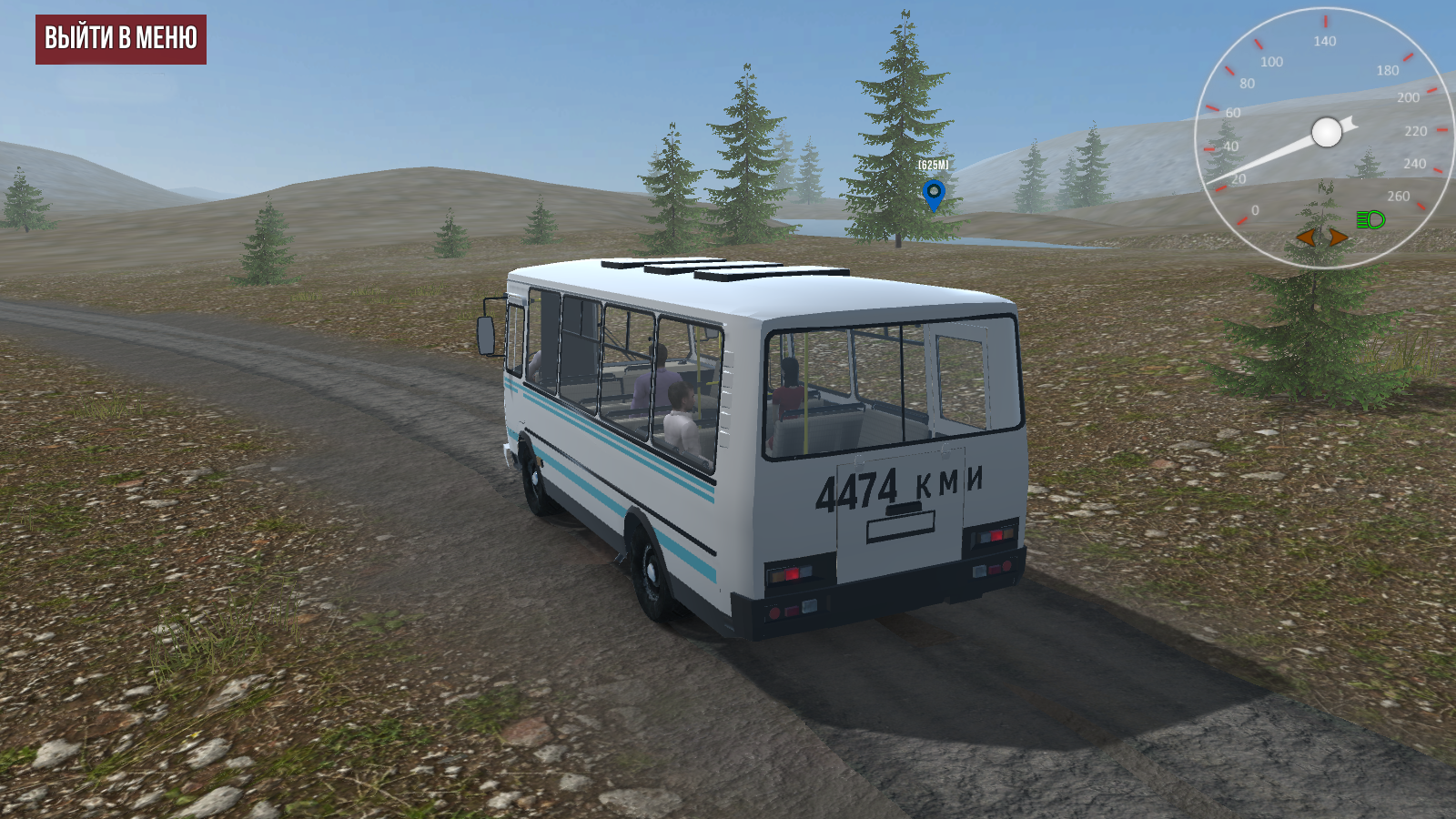Screen dimensions: 1456x819
Task: Enable the left blinker indicator
Action: [x=1304, y=238]
